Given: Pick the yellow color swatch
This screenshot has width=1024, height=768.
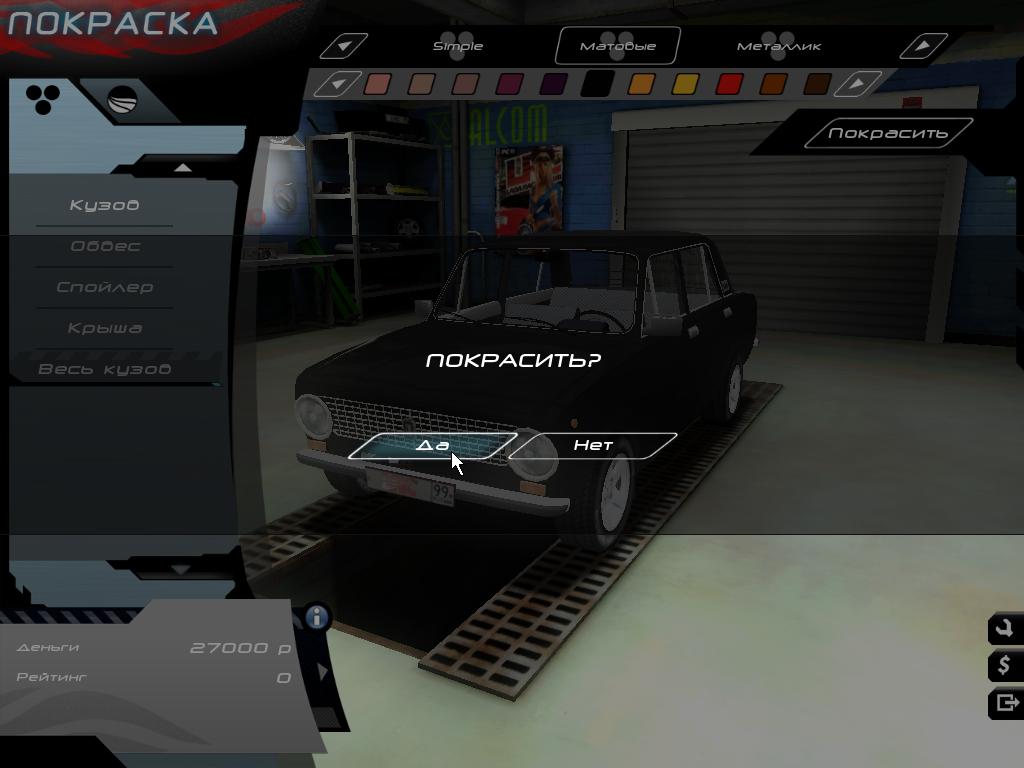Looking at the screenshot, I should pos(685,84).
